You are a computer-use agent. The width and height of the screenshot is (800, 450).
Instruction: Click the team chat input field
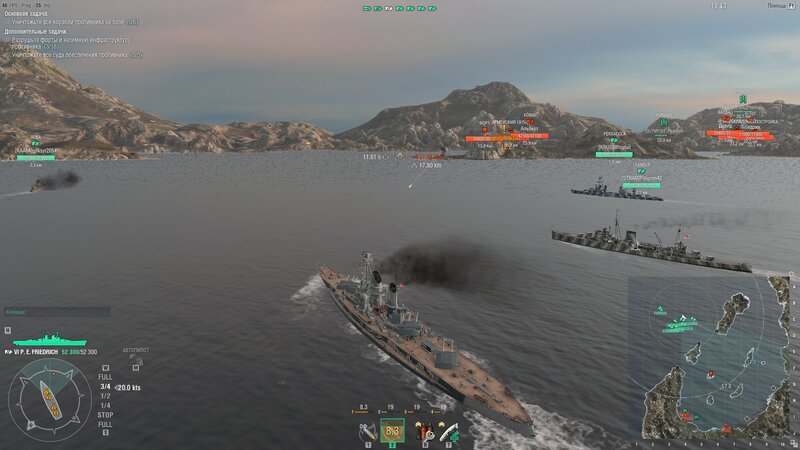tap(56, 312)
